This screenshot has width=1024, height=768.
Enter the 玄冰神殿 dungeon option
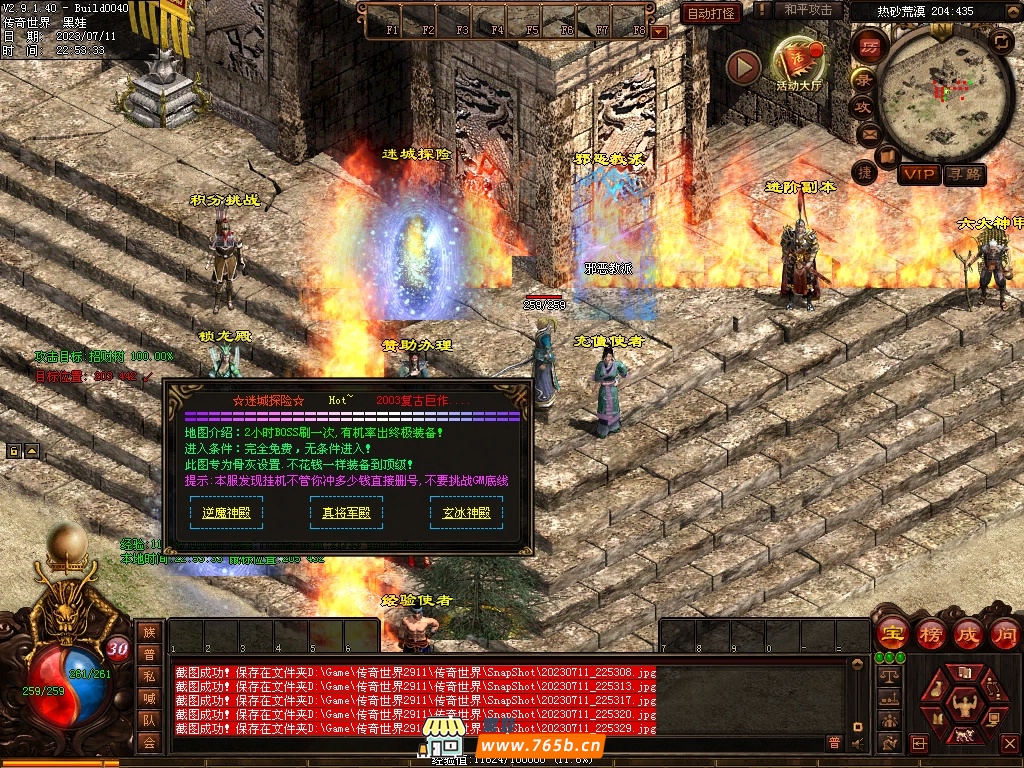click(466, 513)
